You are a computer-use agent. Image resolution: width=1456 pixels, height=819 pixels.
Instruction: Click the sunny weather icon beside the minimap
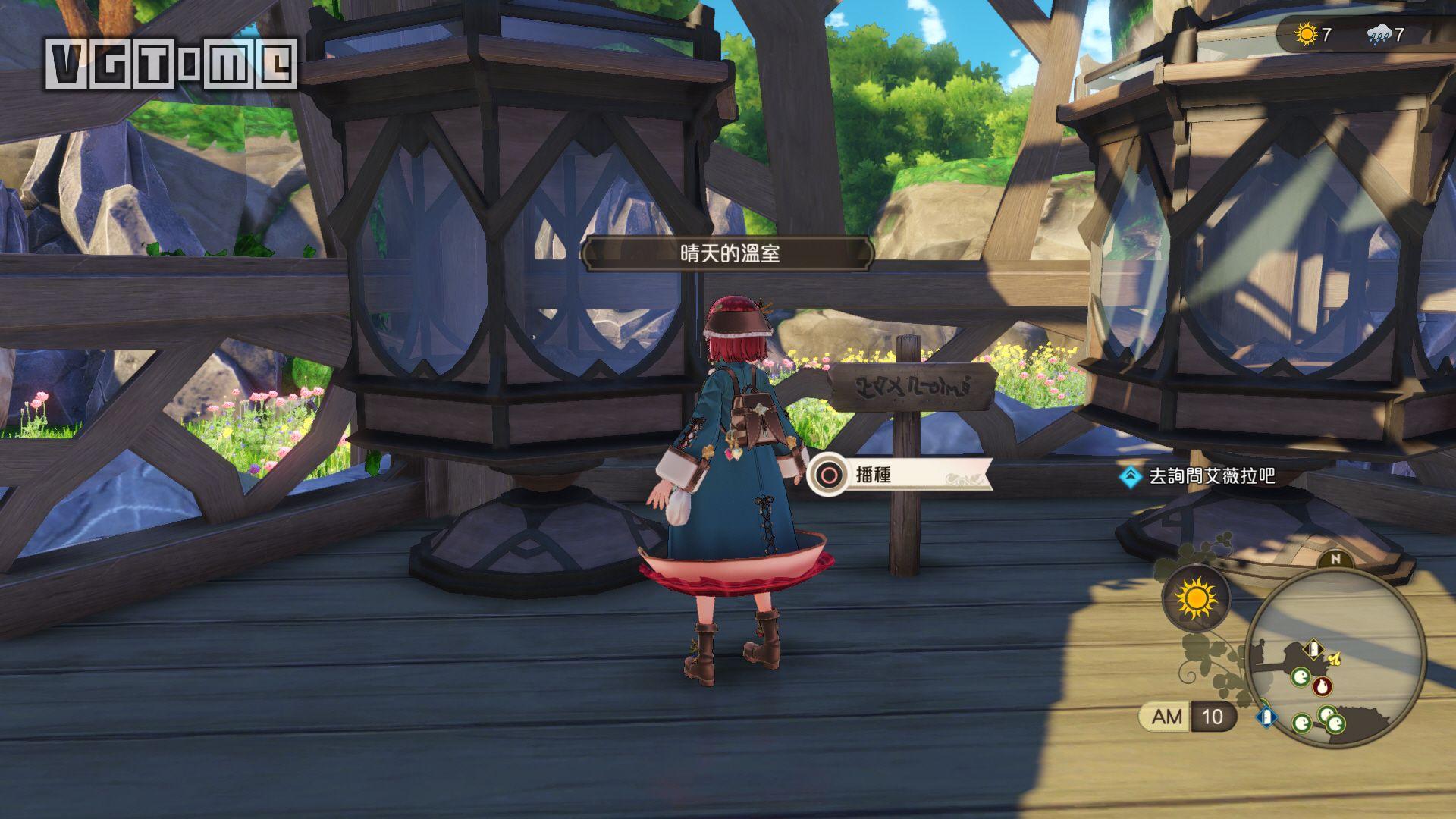point(1196,598)
